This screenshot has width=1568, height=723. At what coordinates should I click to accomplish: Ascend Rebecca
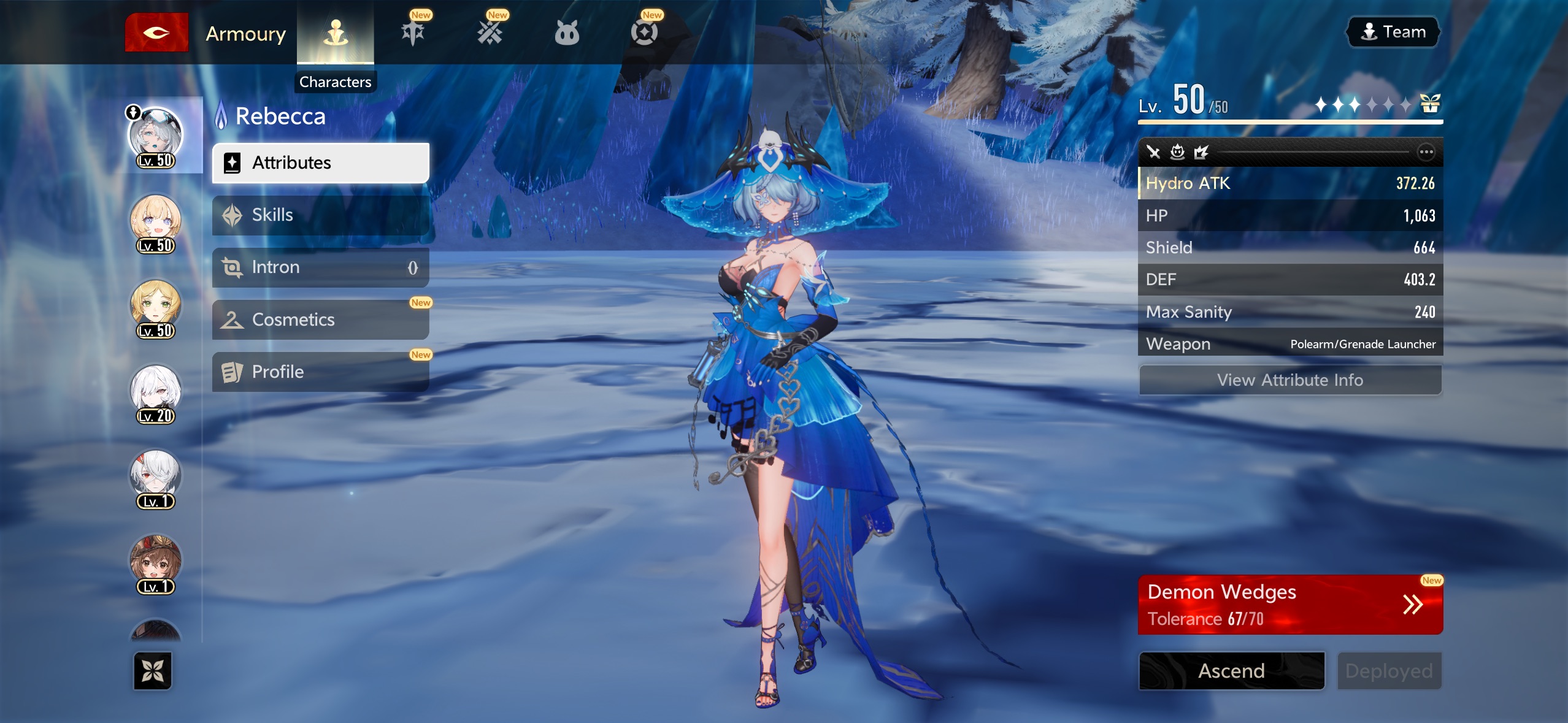[x=1231, y=670]
